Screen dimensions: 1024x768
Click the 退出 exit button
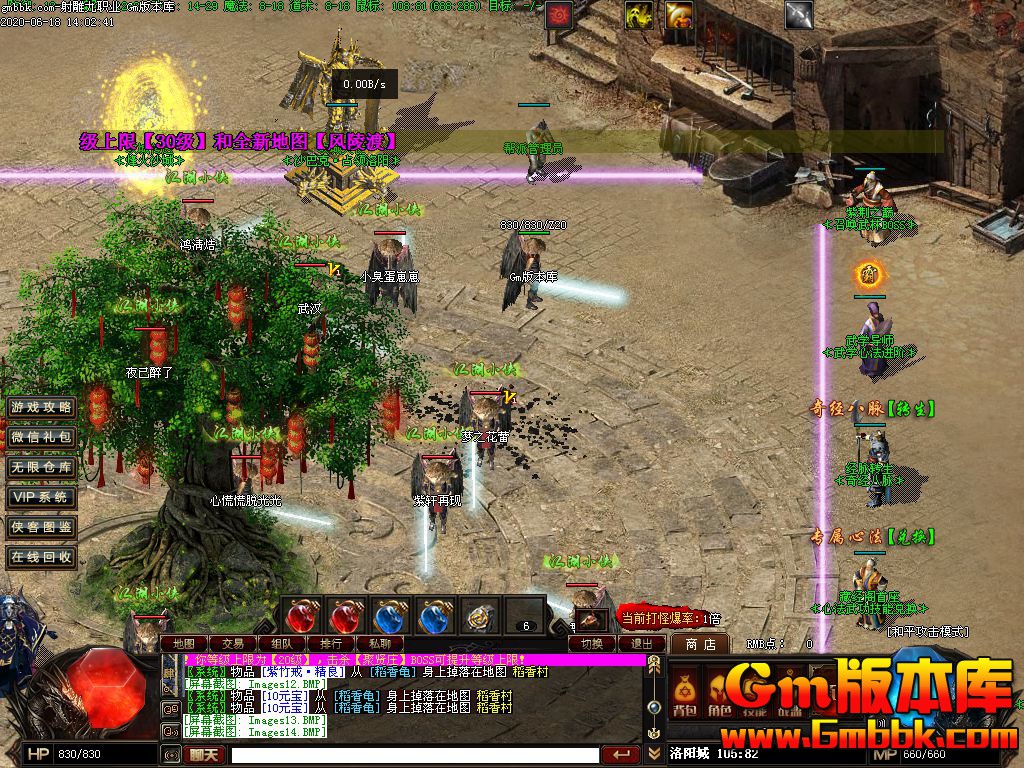(x=641, y=643)
